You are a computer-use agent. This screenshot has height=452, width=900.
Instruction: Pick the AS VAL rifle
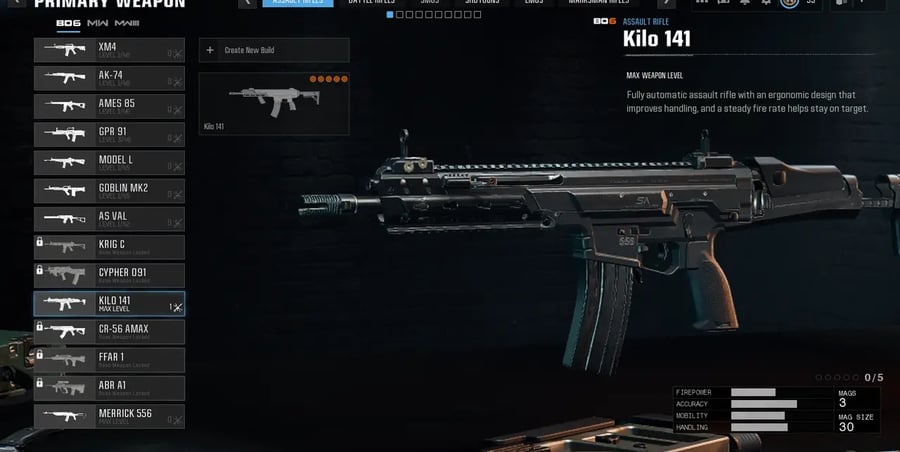coord(109,219)
